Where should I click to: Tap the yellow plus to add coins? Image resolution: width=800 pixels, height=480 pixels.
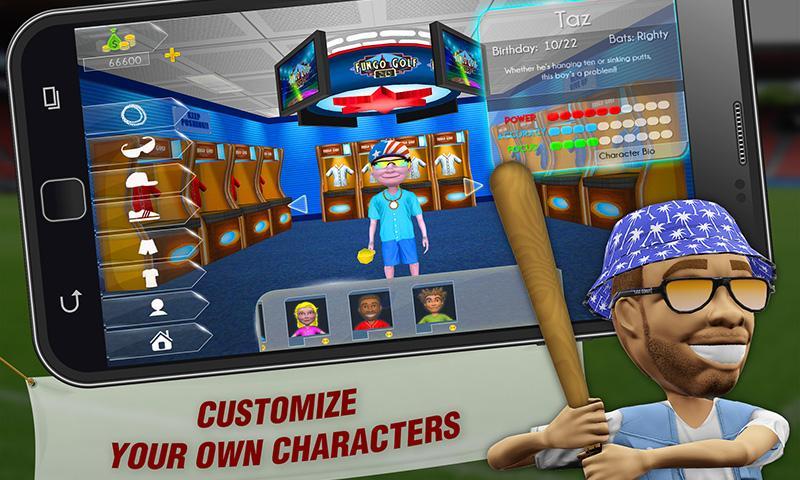click(x=170, y=54)
